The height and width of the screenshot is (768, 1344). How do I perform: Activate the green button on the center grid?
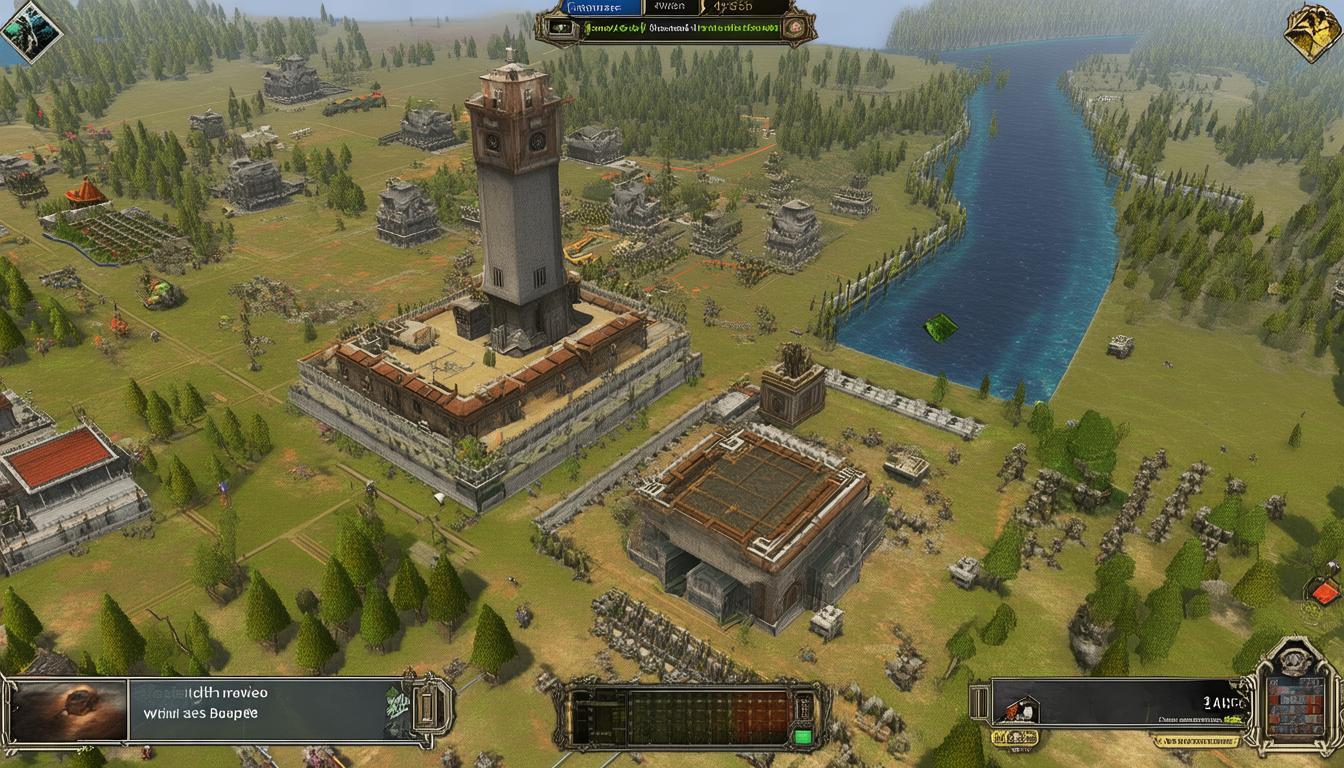pyautogui.click(x=802, y=738)
